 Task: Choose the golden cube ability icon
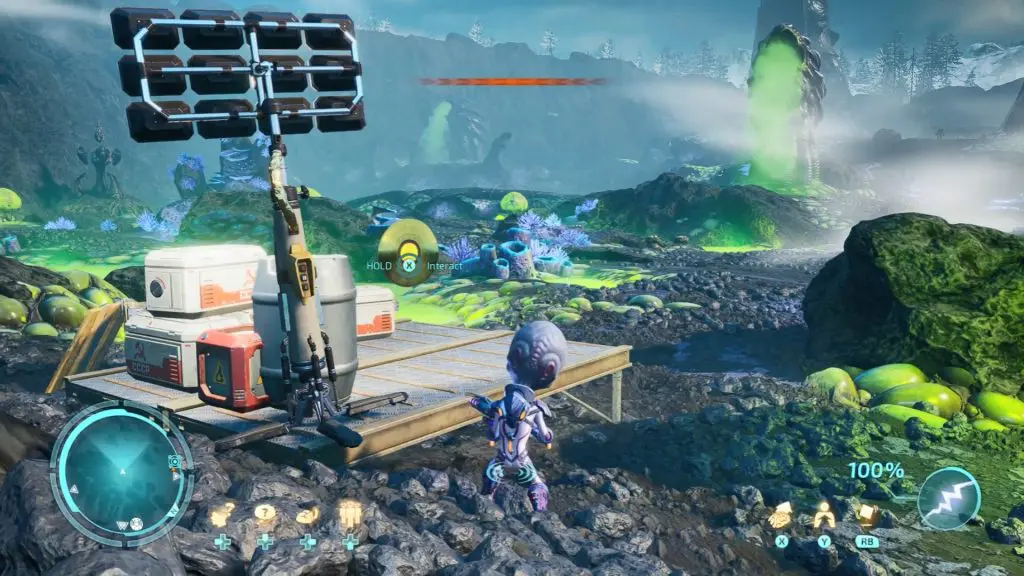(866, 515)
